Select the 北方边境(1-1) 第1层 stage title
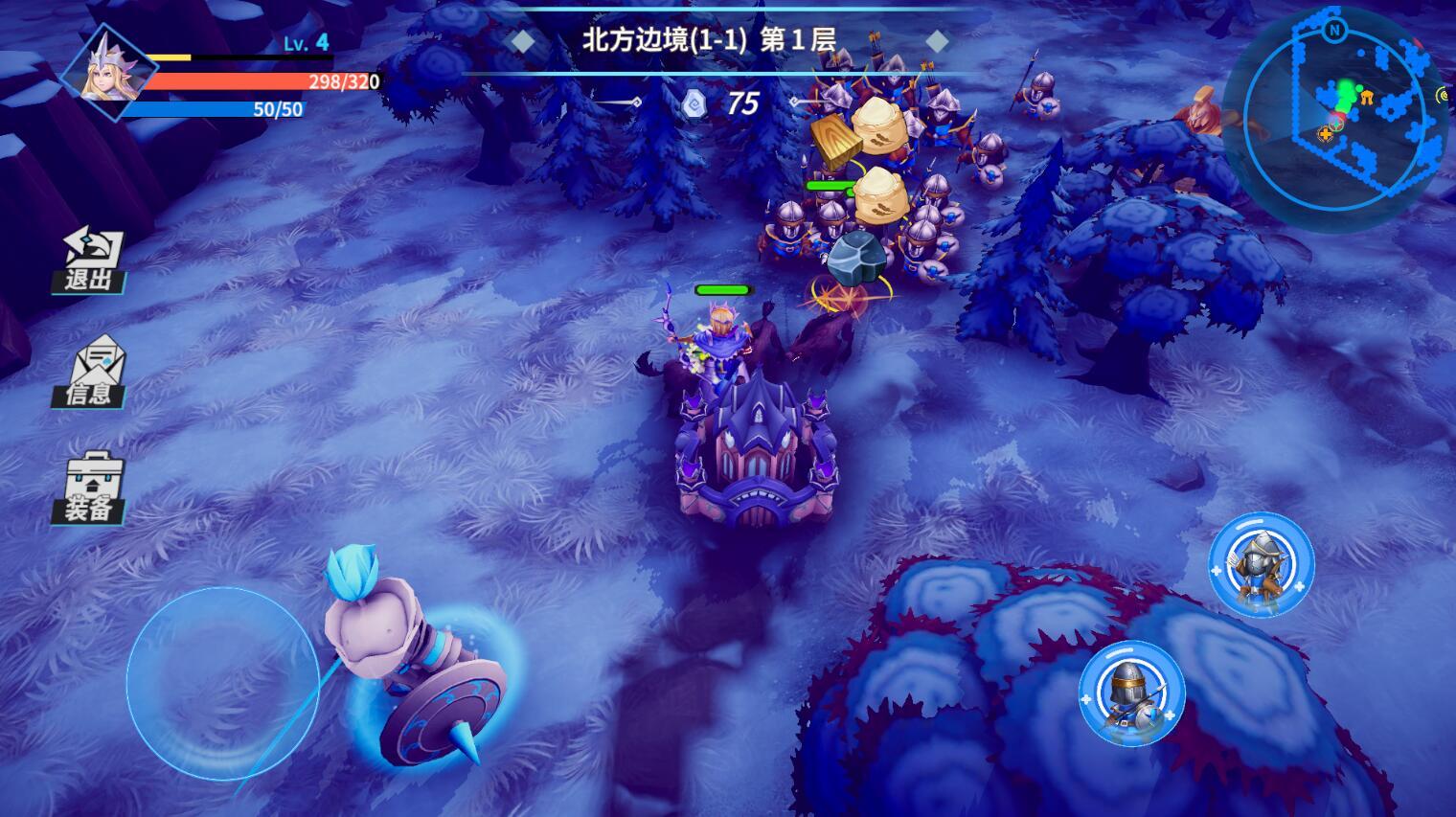 (711, 39)
